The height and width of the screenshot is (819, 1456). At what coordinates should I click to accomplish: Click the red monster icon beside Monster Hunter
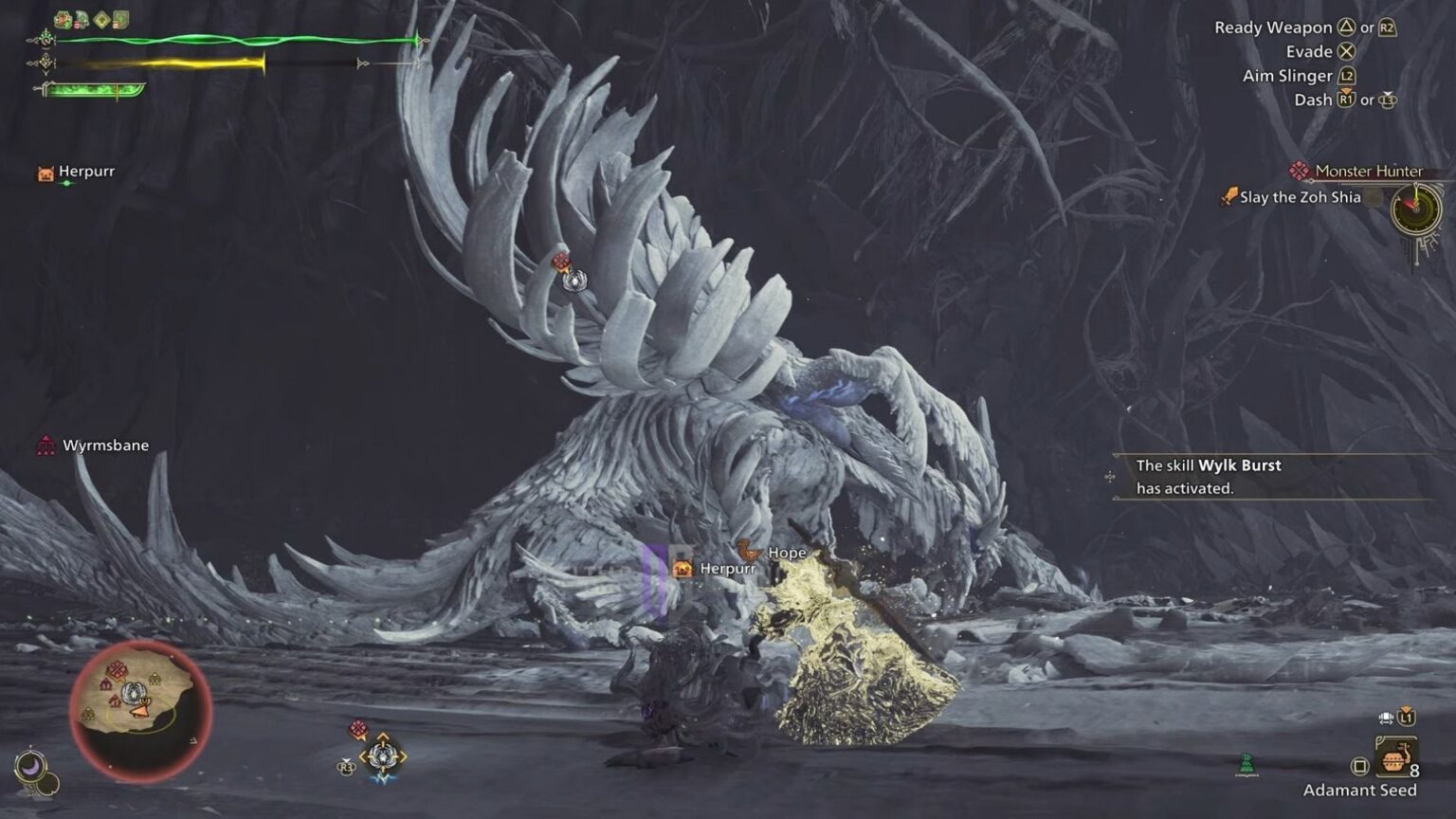pyautogui.click(x=1299, y=171)
